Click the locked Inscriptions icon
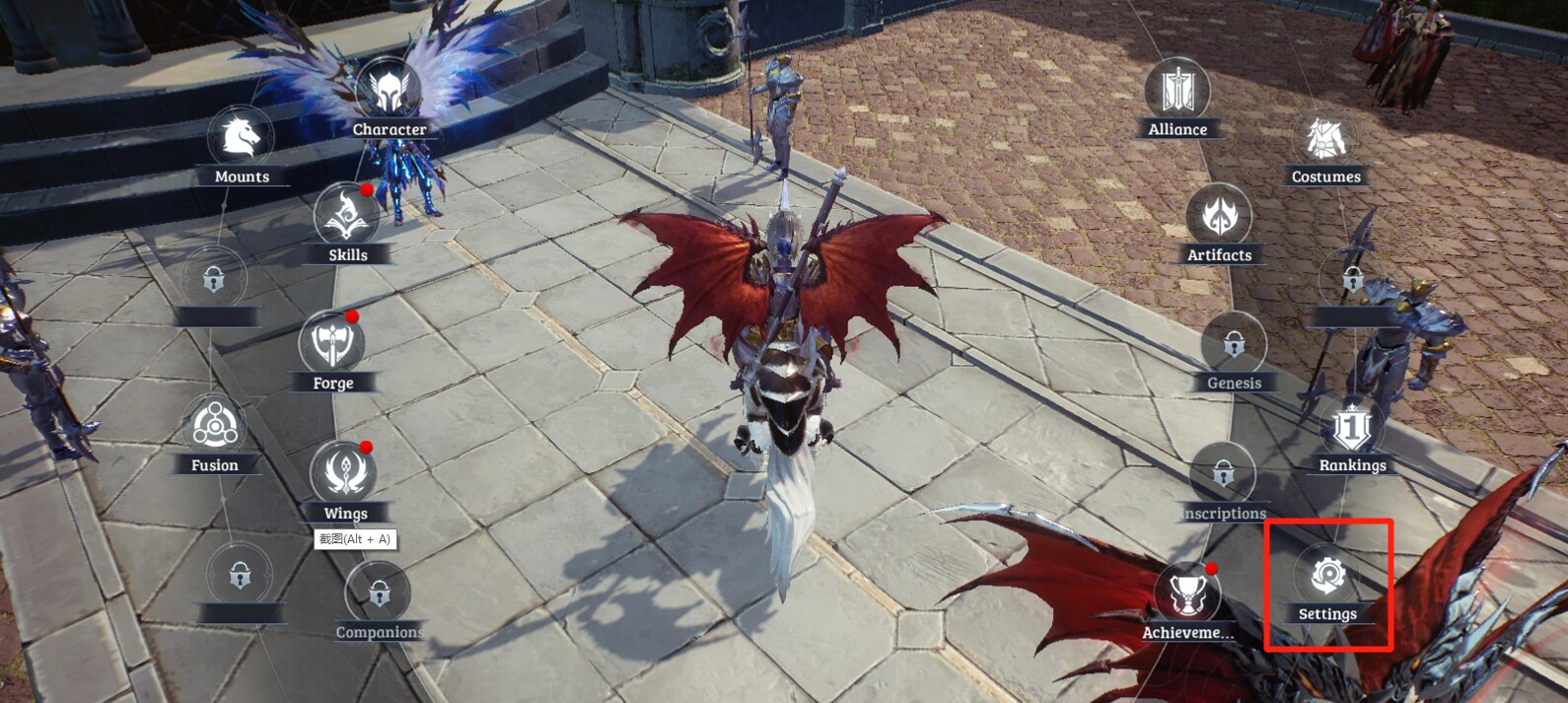1568x703 pixels. (x=1223, y=475)
